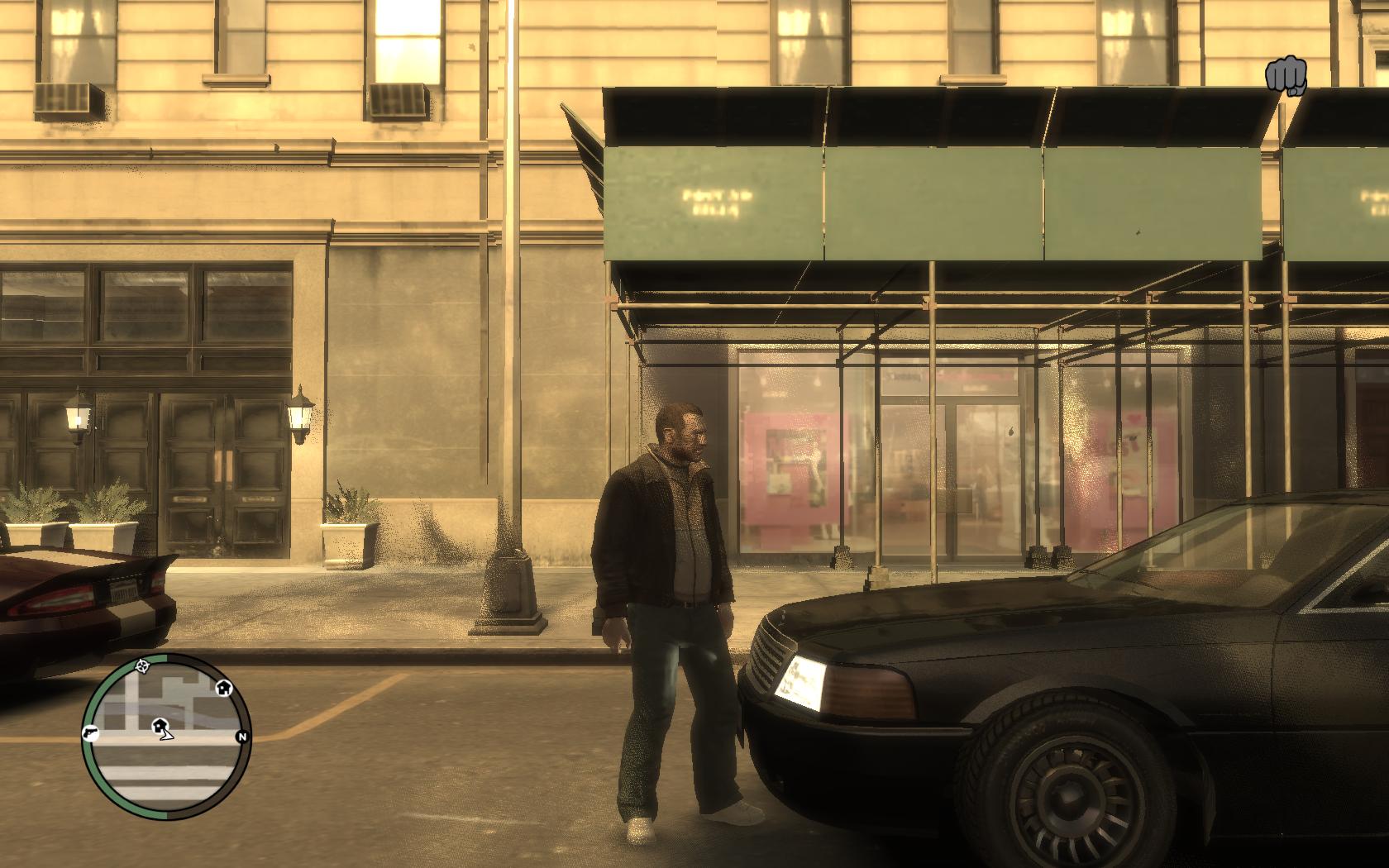The height and width of the screenshot is (868, 1389).
Task: Select the crosshair target blip on the minimap
Action: 142,664
